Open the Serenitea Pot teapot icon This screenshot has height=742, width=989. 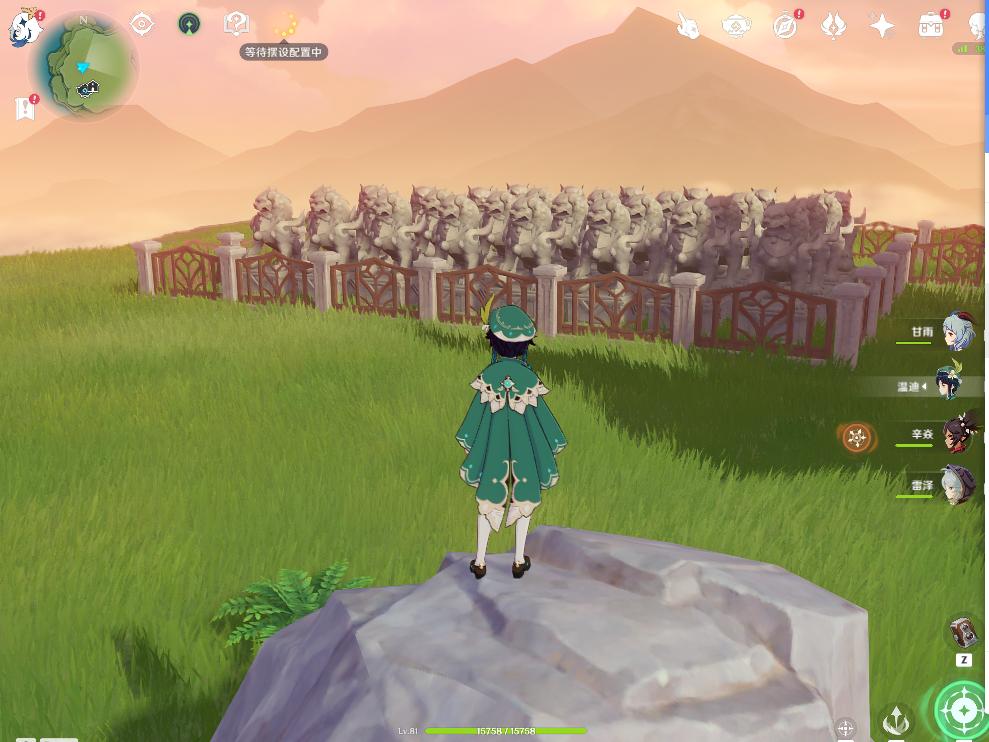pyautogui.click(x=737, y=25)
